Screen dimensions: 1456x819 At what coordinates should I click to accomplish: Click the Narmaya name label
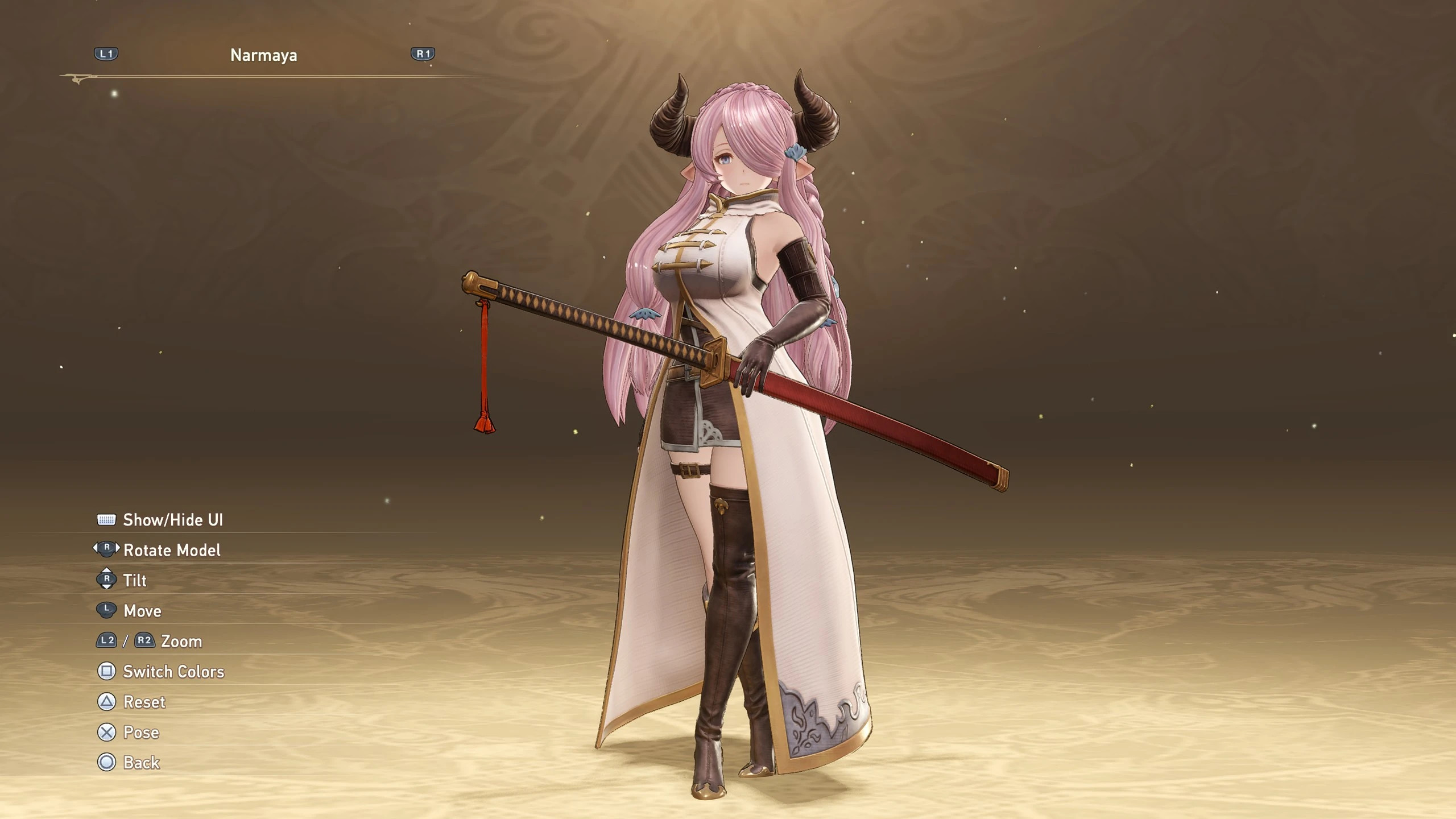click(x=263, y=55)
